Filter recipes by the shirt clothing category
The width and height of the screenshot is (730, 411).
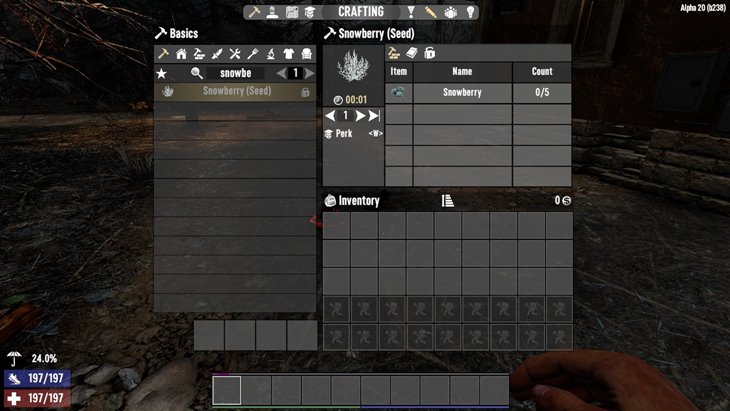click(290, 53)
